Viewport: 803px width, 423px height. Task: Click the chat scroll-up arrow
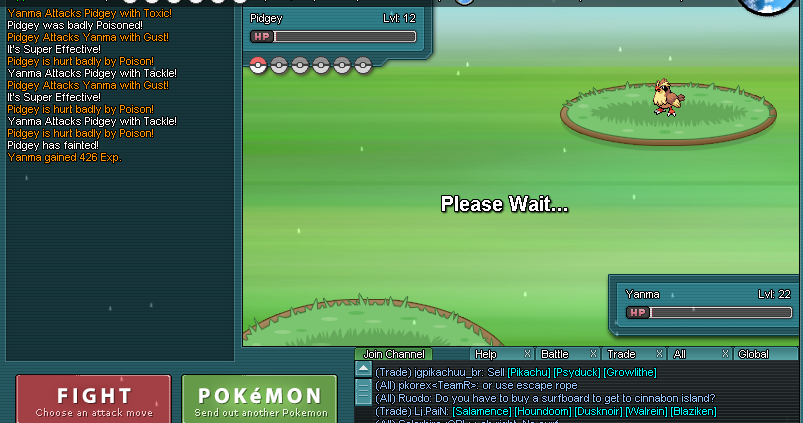[363, 369]
